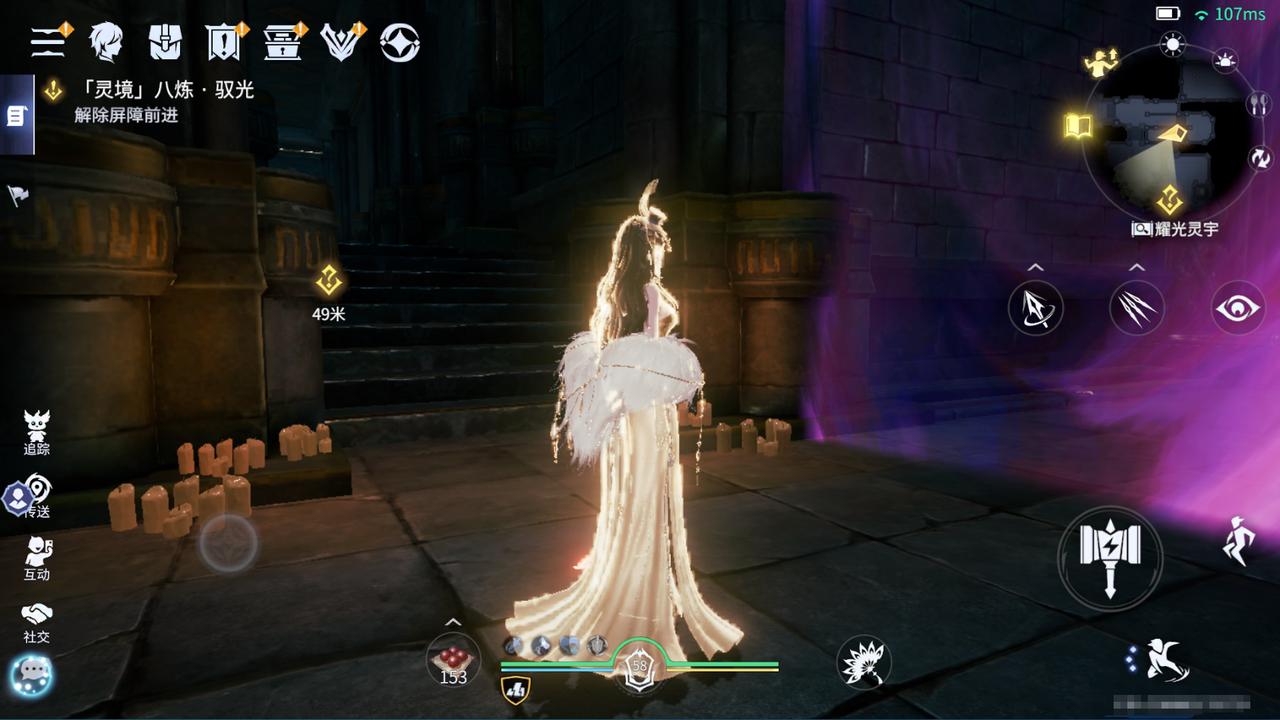Click the 追踪 tracking button

37,432
